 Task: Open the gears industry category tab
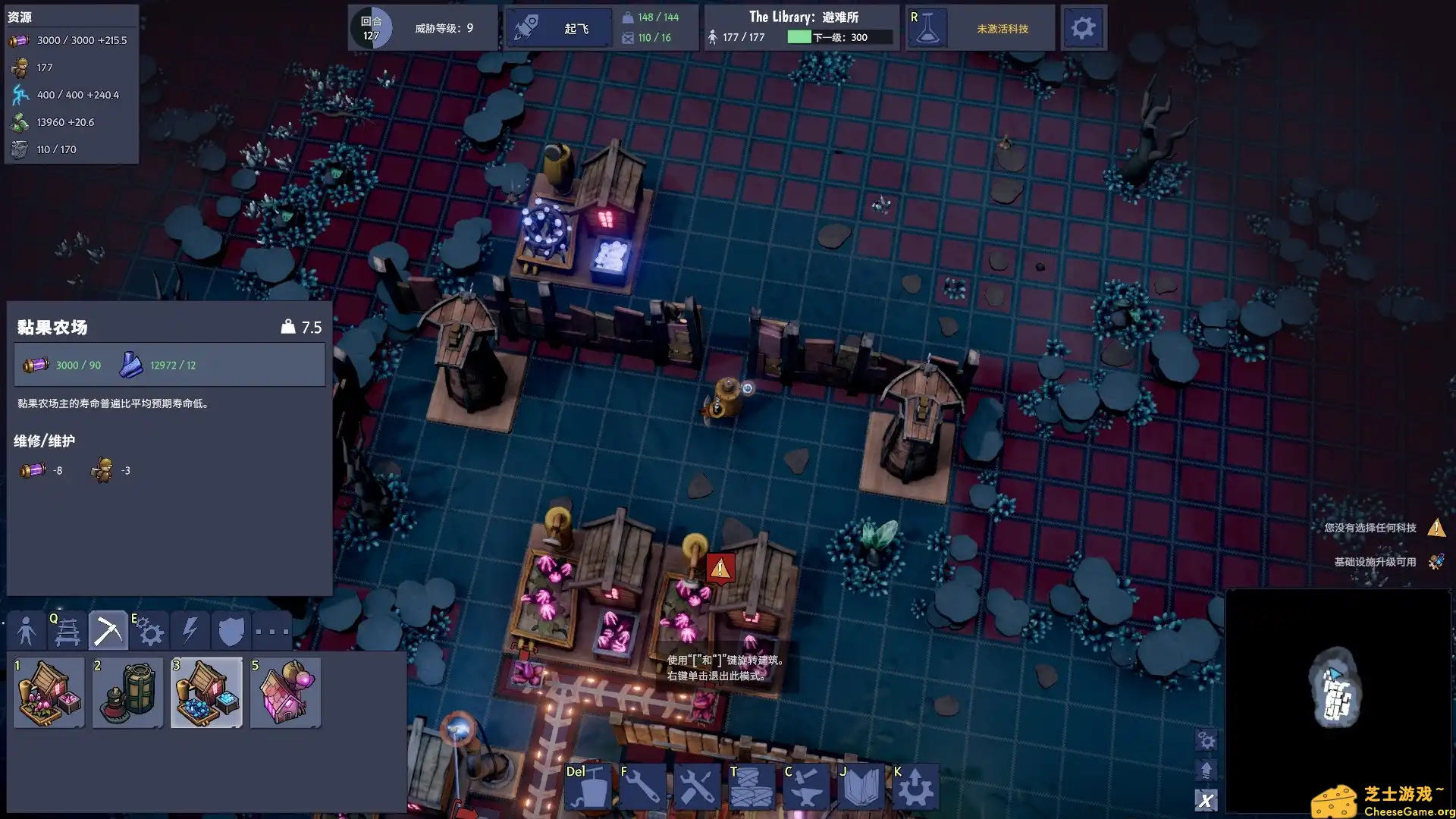(x=149, y=631)
